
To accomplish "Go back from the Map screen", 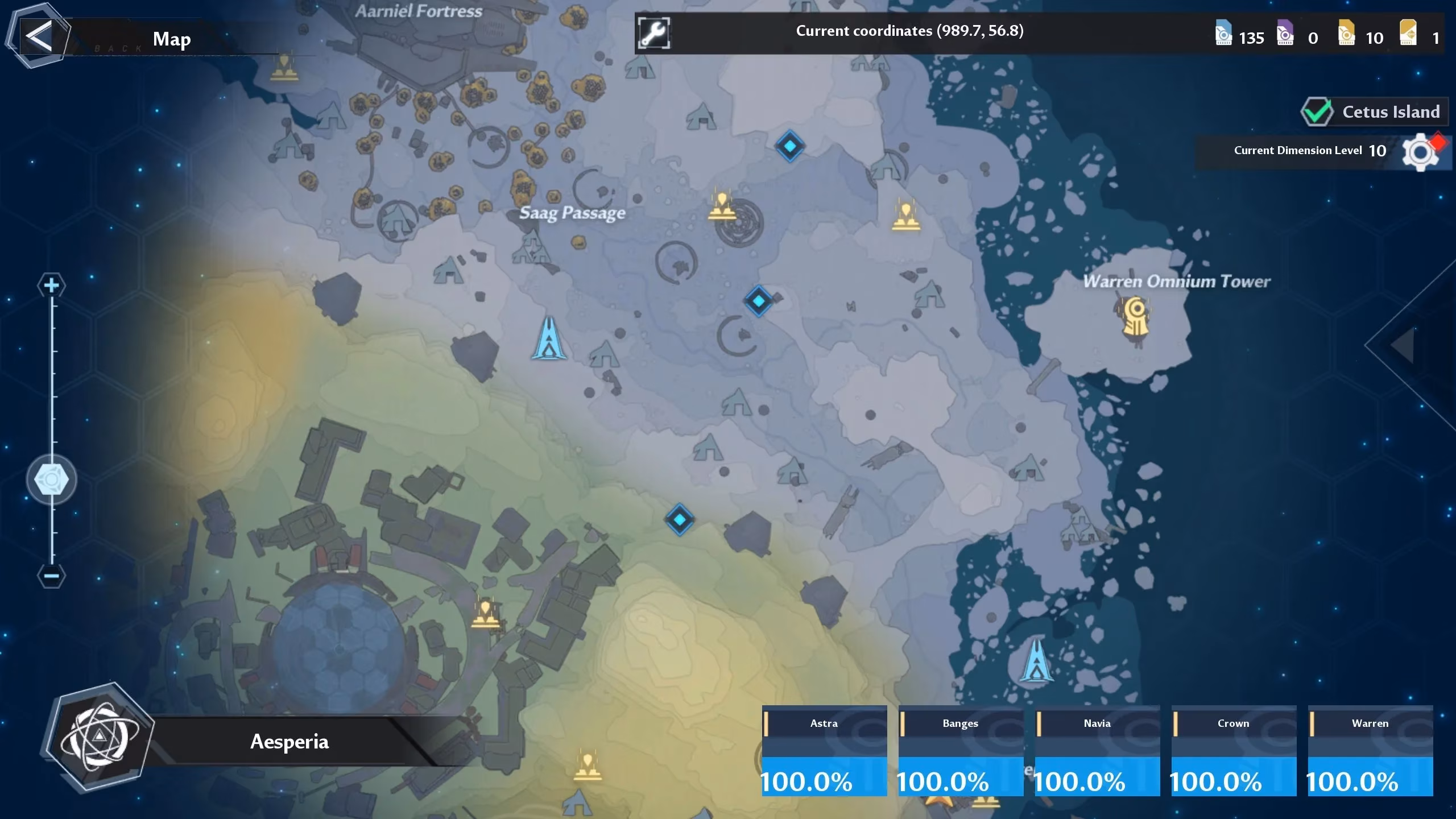I will [39, 36].
